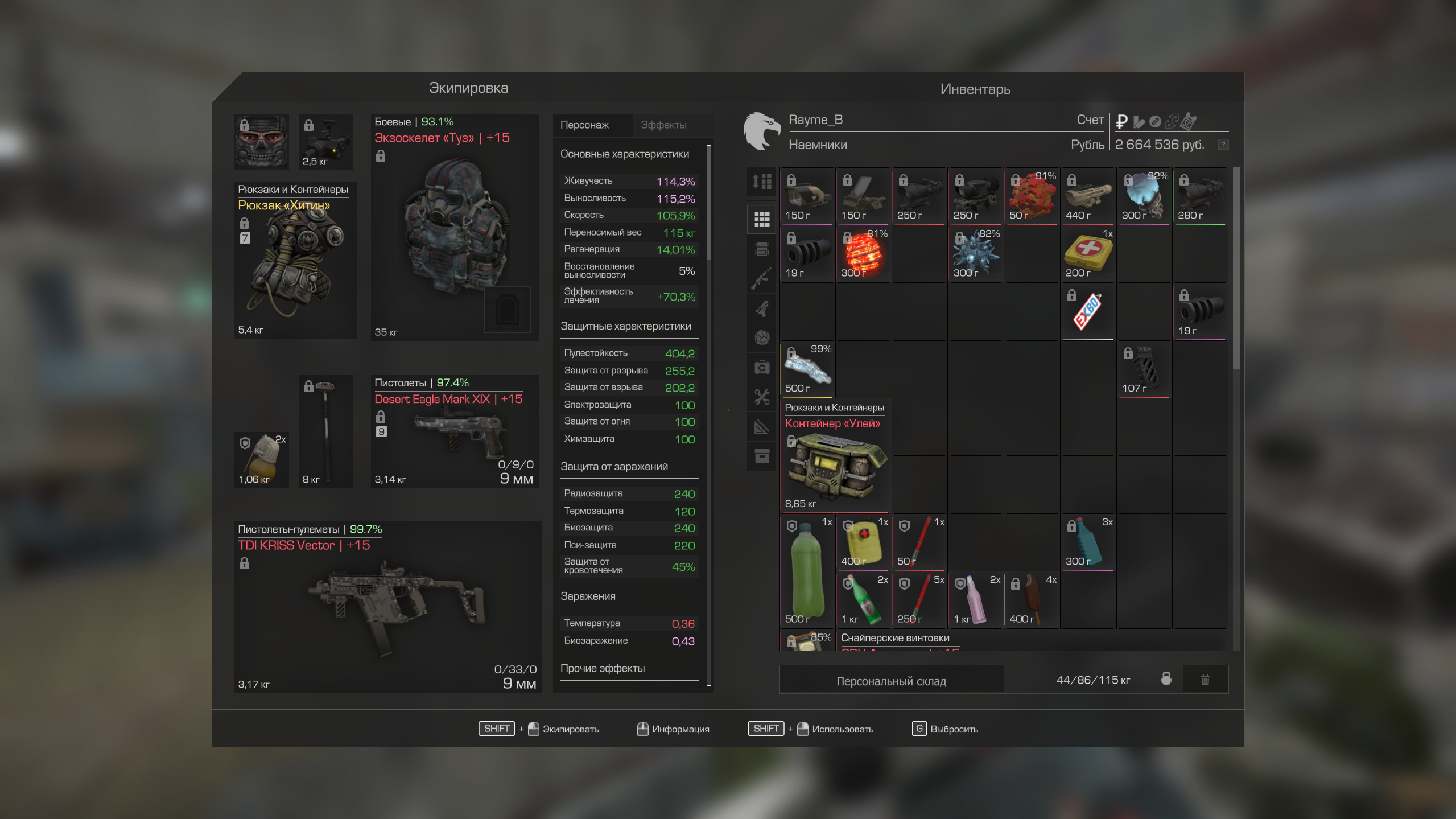The image size is (1456, 819).
Task: Pick the chocolate ice cream stack
Action: [1030, 600]
